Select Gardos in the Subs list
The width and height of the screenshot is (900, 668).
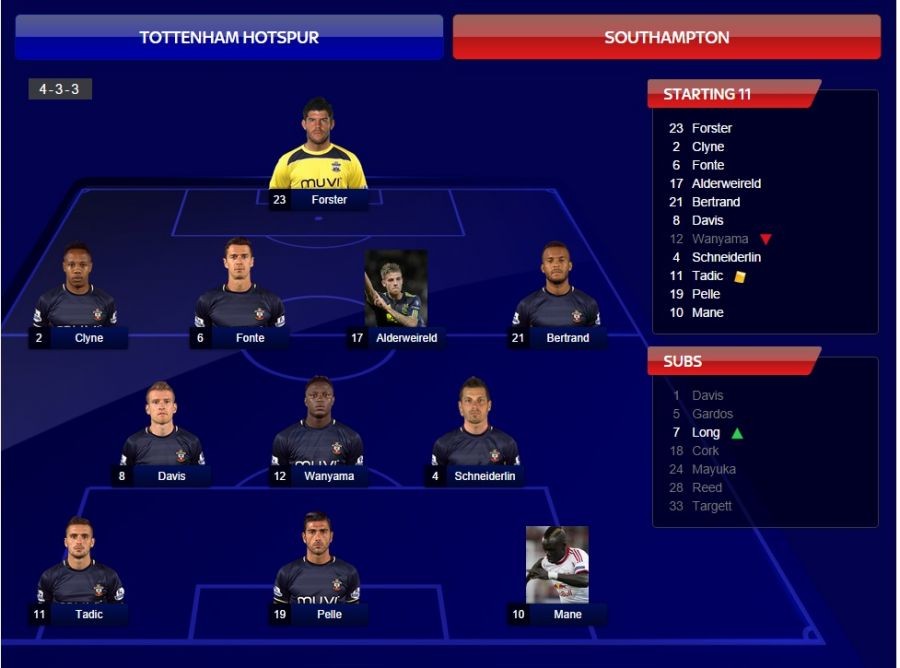(x=712, y=414)
